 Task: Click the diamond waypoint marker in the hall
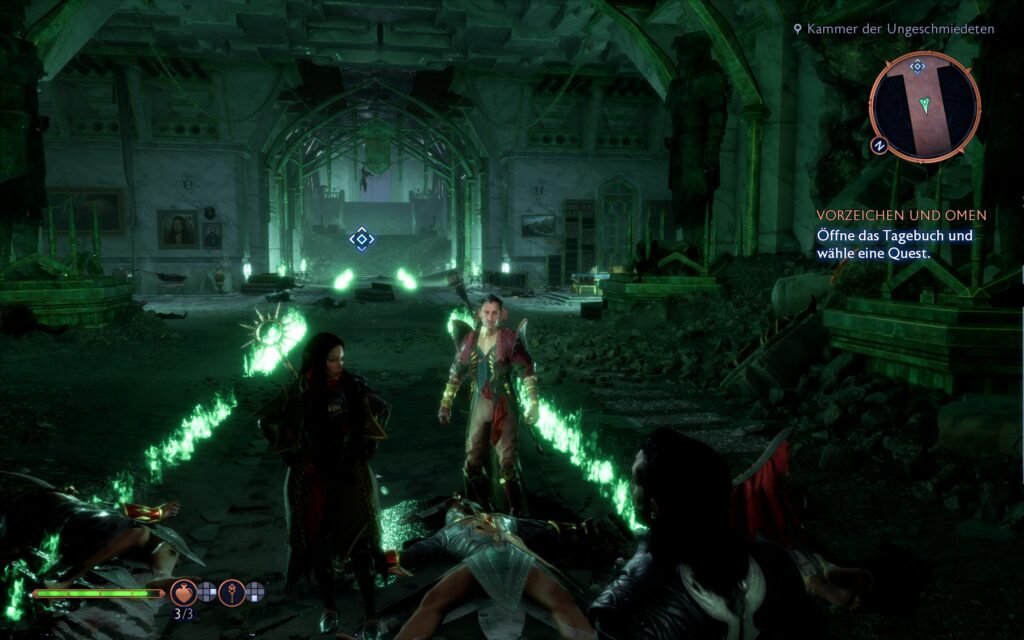(x=361, y=239)
